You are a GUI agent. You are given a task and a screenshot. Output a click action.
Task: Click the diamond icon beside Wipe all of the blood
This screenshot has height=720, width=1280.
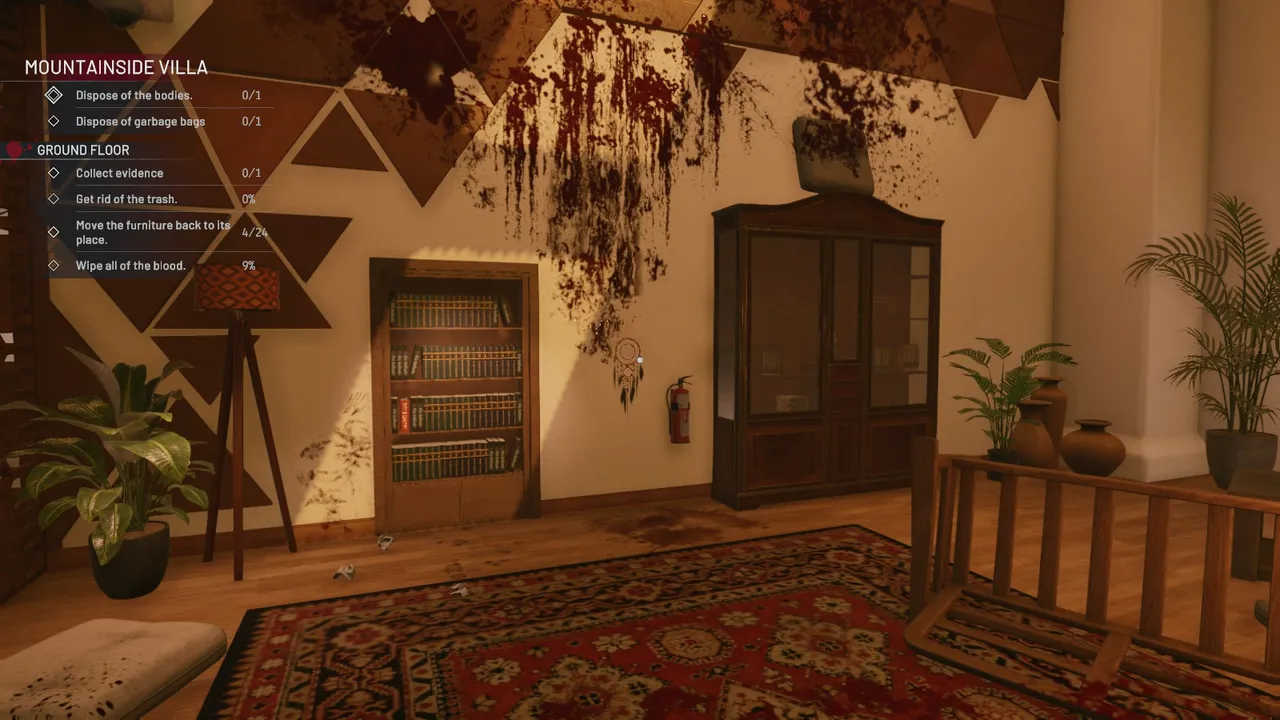coord(55,265)
